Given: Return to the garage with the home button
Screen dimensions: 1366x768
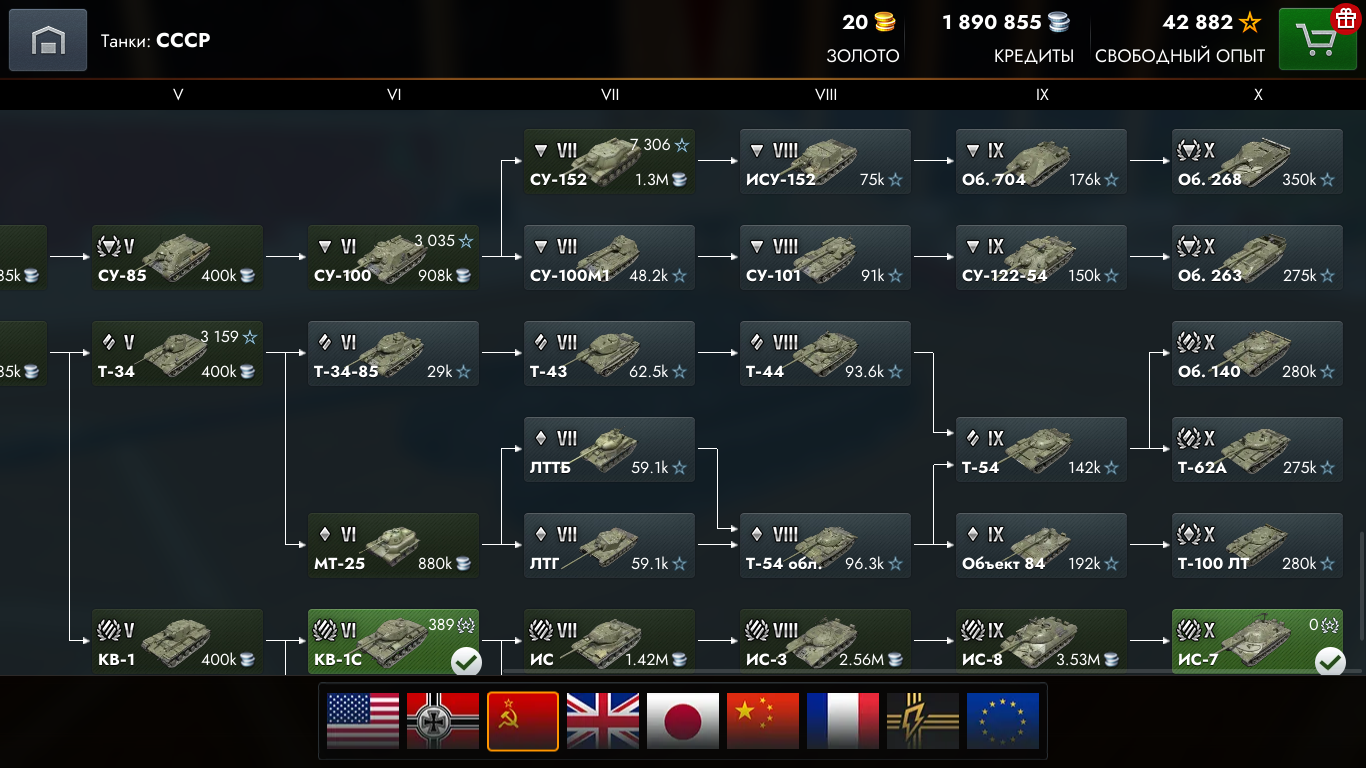Looking at the screenshot, I should 47,40.
